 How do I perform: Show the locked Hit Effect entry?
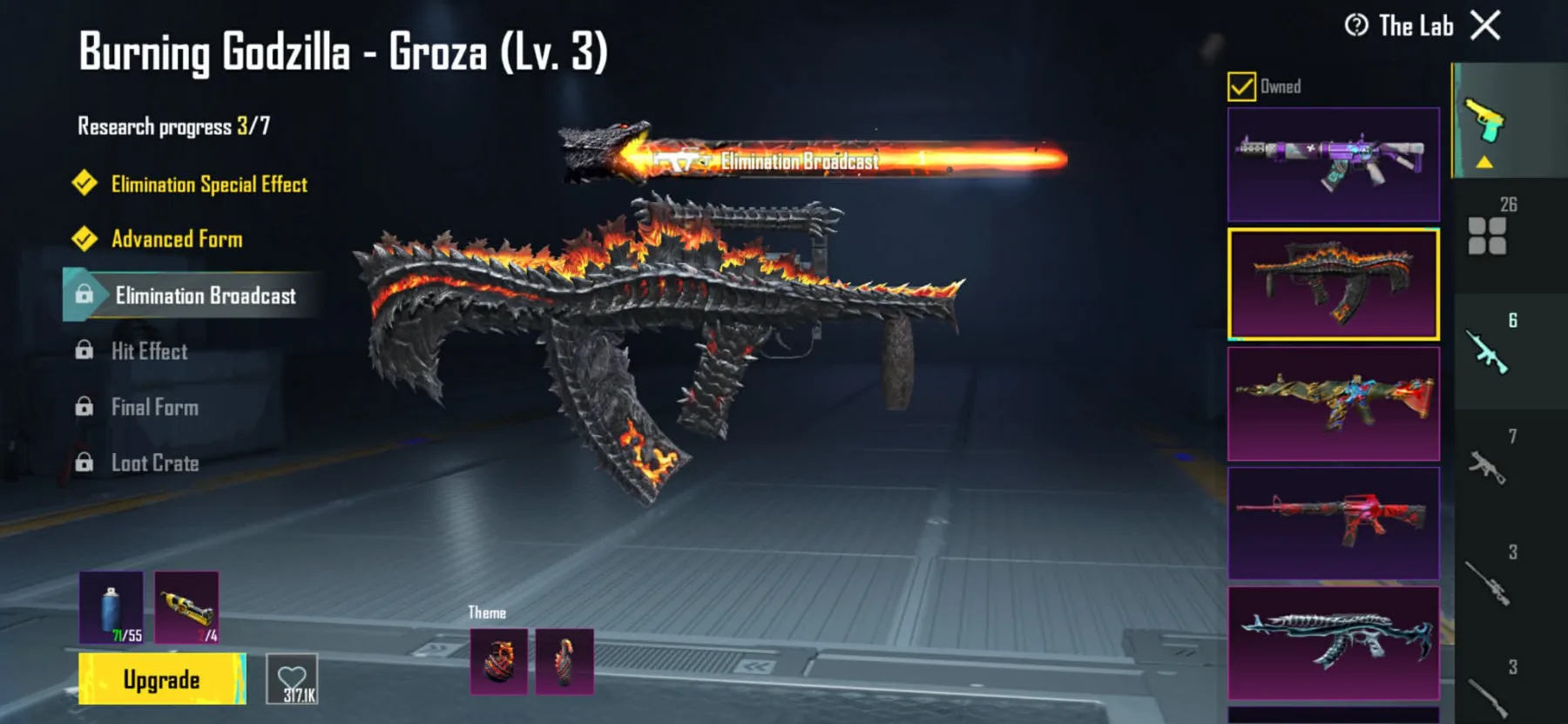pyautogui.click(x=149, y=351)
